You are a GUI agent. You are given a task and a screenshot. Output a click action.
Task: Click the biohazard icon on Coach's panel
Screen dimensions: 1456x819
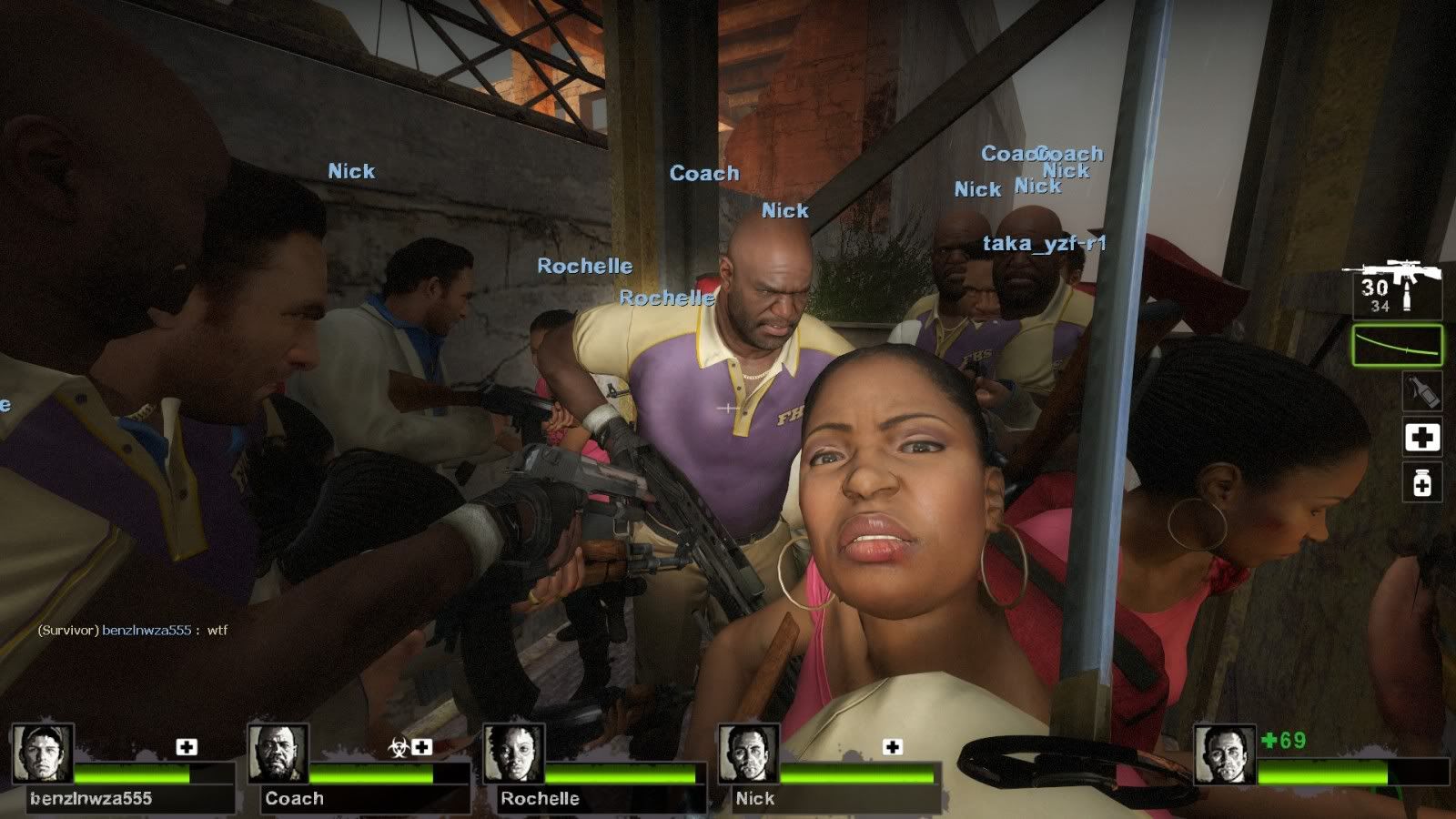point(398,747)
